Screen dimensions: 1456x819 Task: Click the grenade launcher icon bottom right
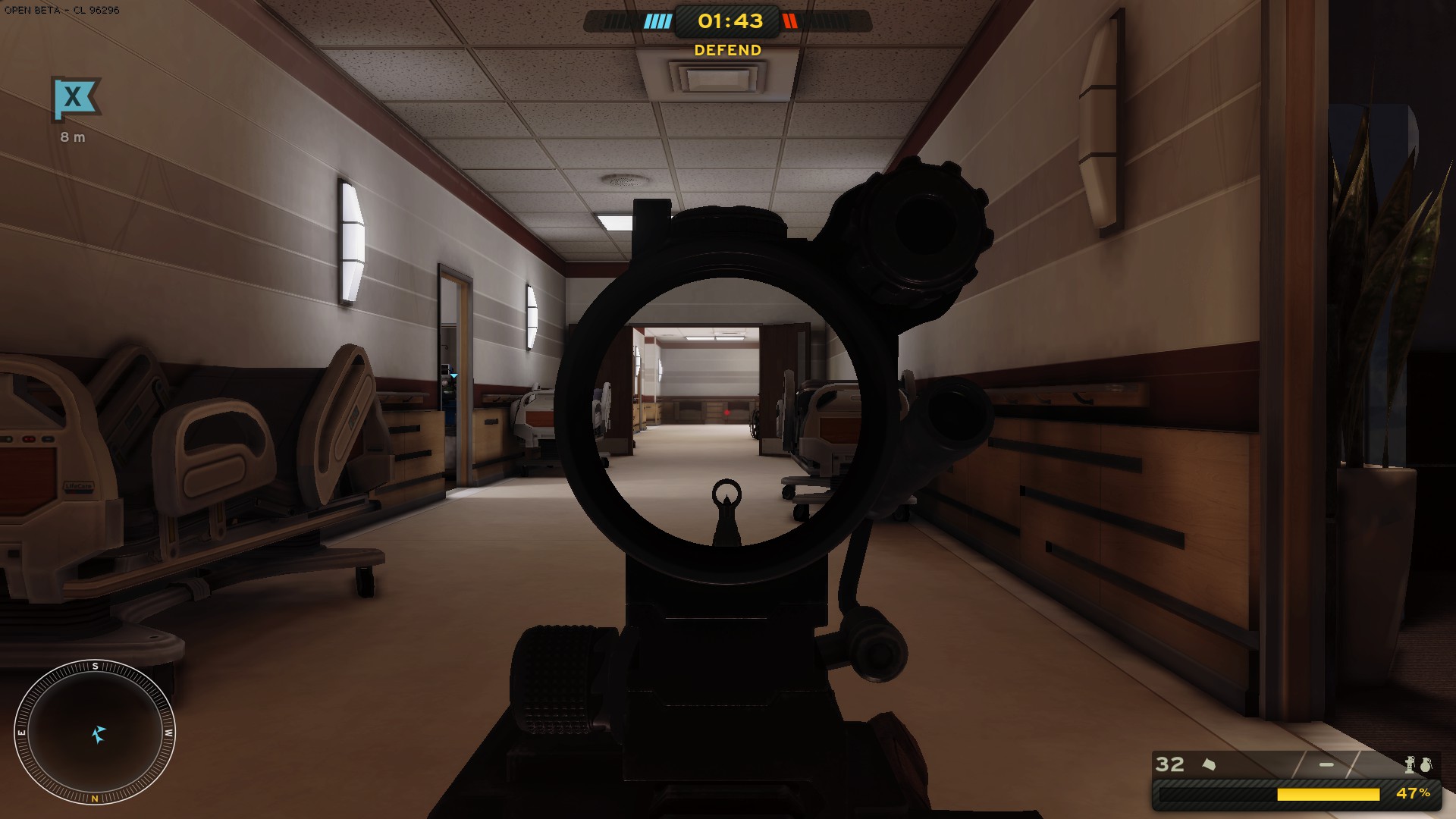point(1409,764)
